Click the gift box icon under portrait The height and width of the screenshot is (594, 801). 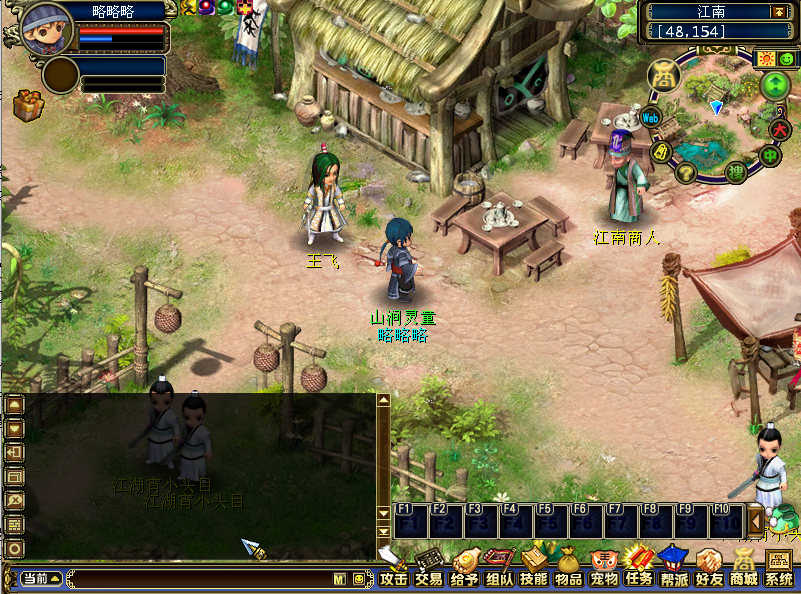coord(27,104)
